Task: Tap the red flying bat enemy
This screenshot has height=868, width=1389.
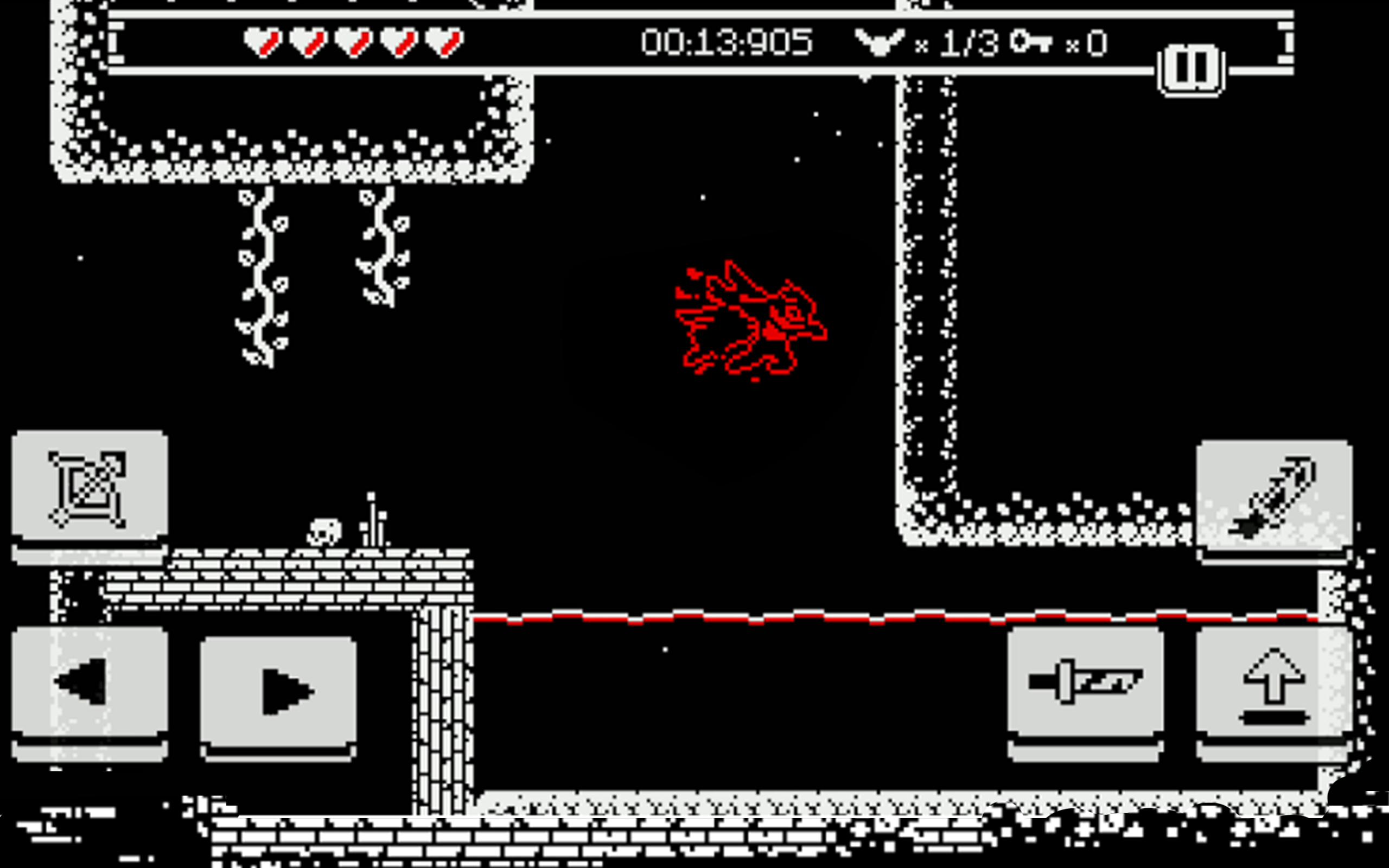Action: pyautogui.click(x=752, y=324)
